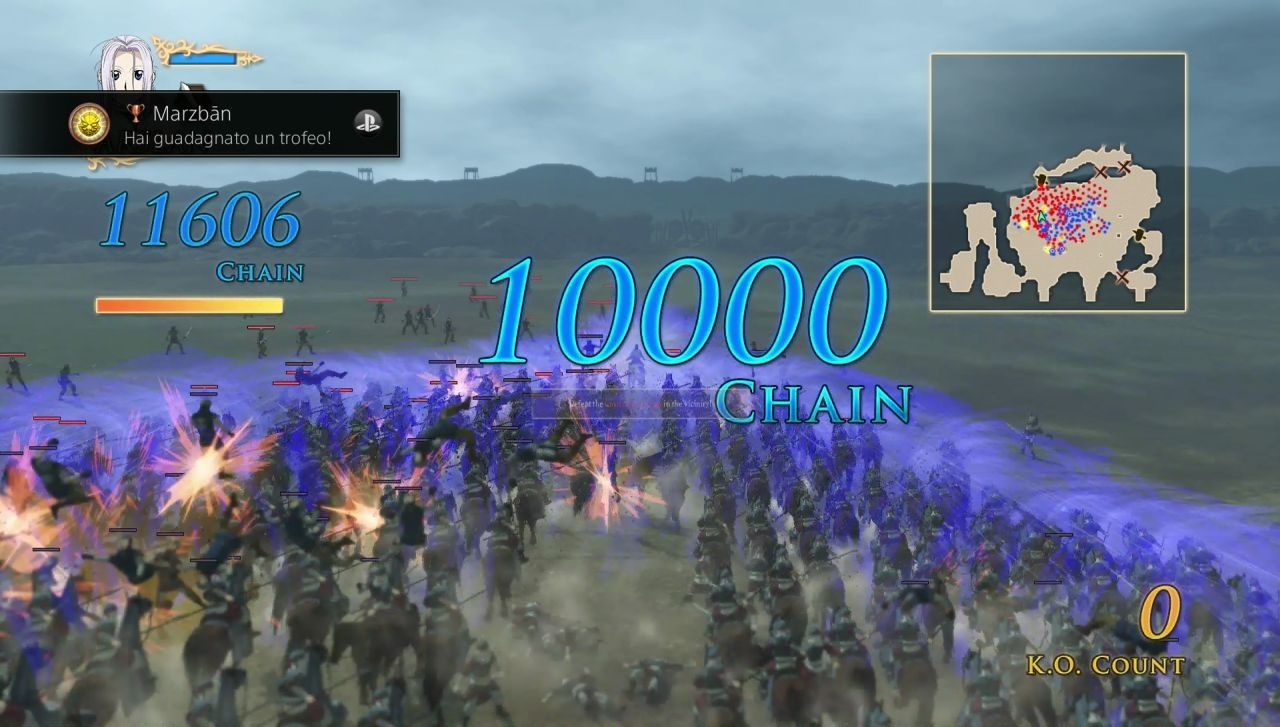The width and height of the screenshot is (1280, 727).
Task: Select the green player arrow on the minimap
Action: tap(1041, 215)
